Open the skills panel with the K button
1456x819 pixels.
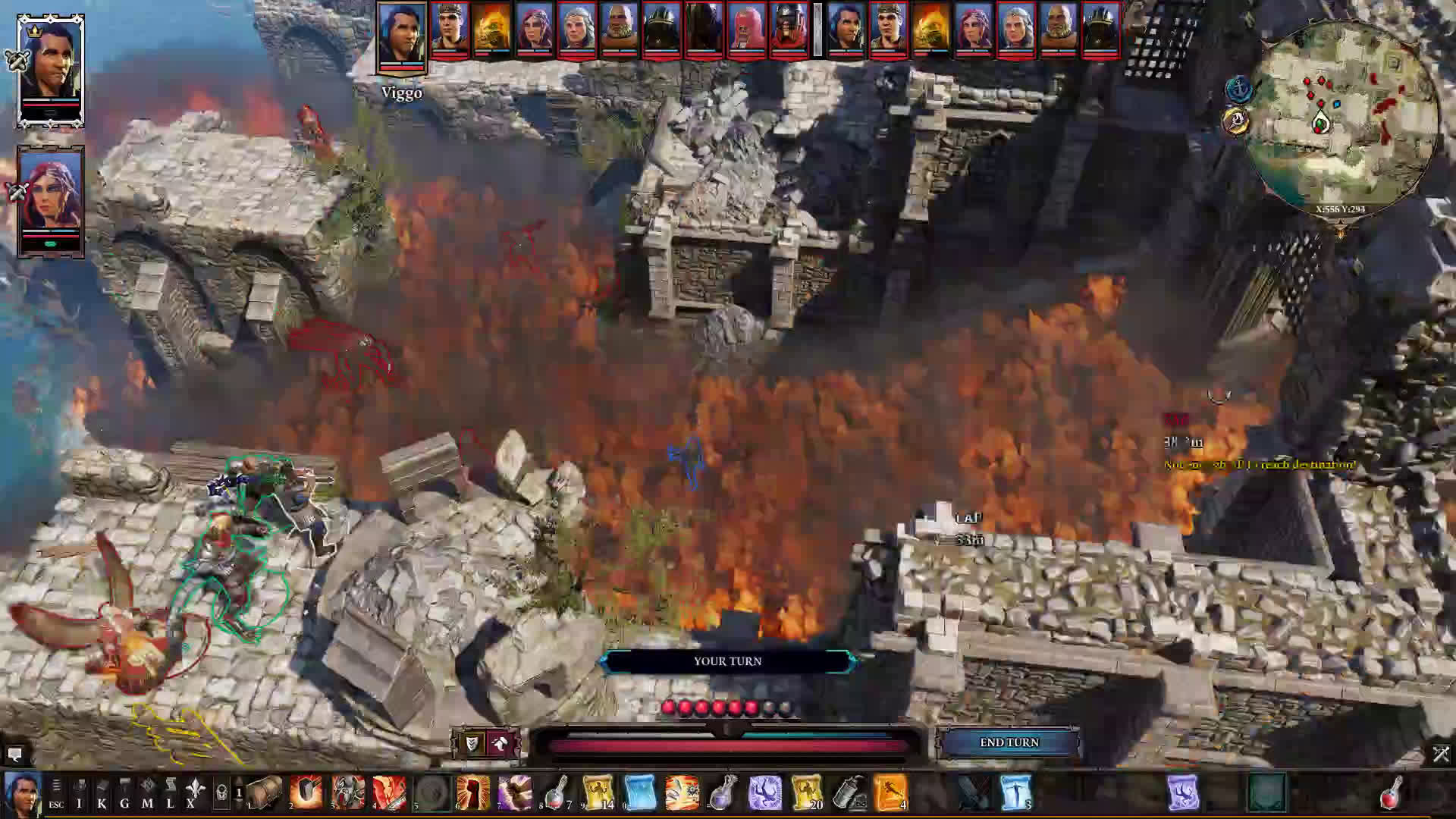click(x=102, y=793)
